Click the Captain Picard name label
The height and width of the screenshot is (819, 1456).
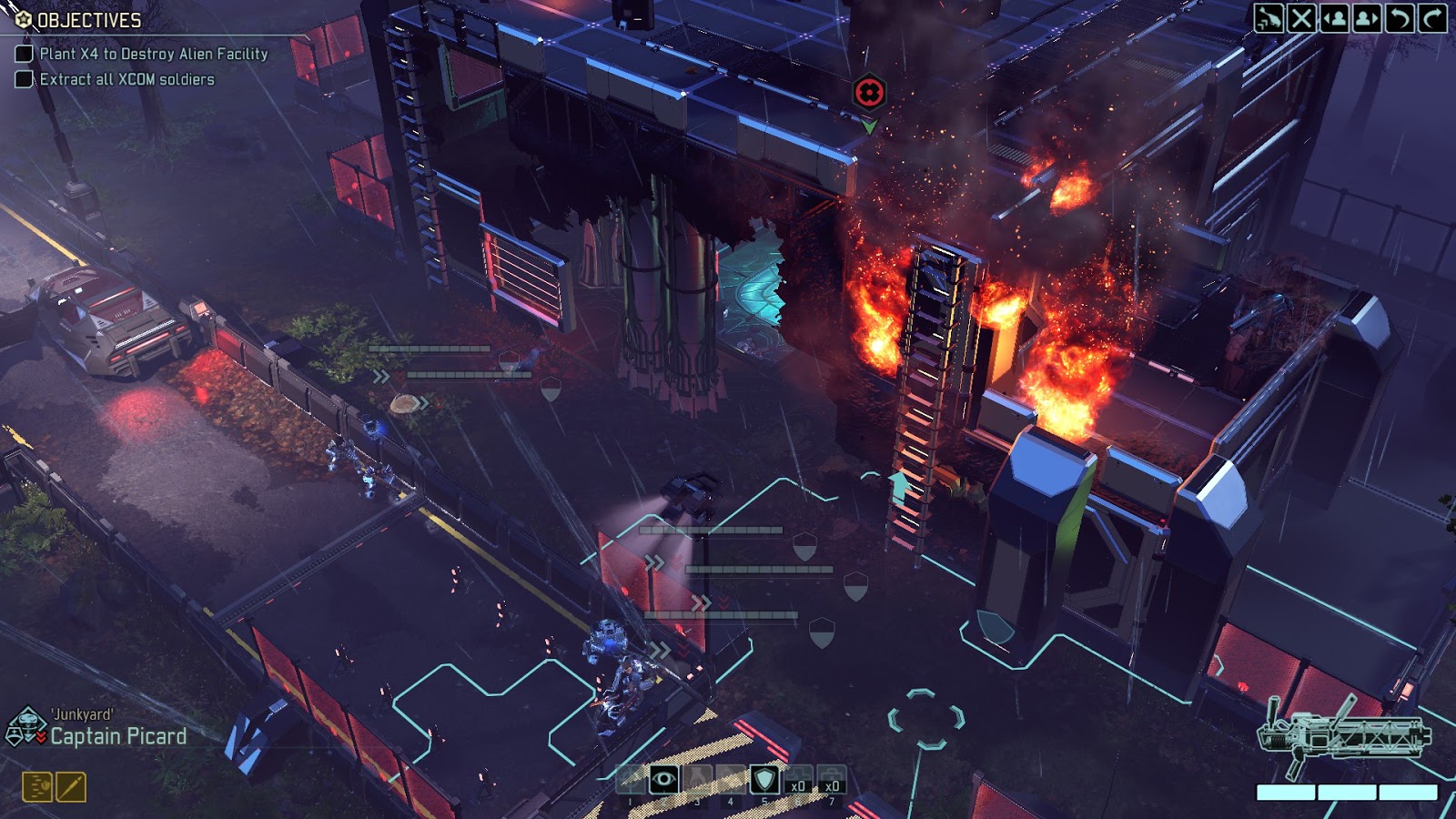pyautogui.click(x=118, y=739)
